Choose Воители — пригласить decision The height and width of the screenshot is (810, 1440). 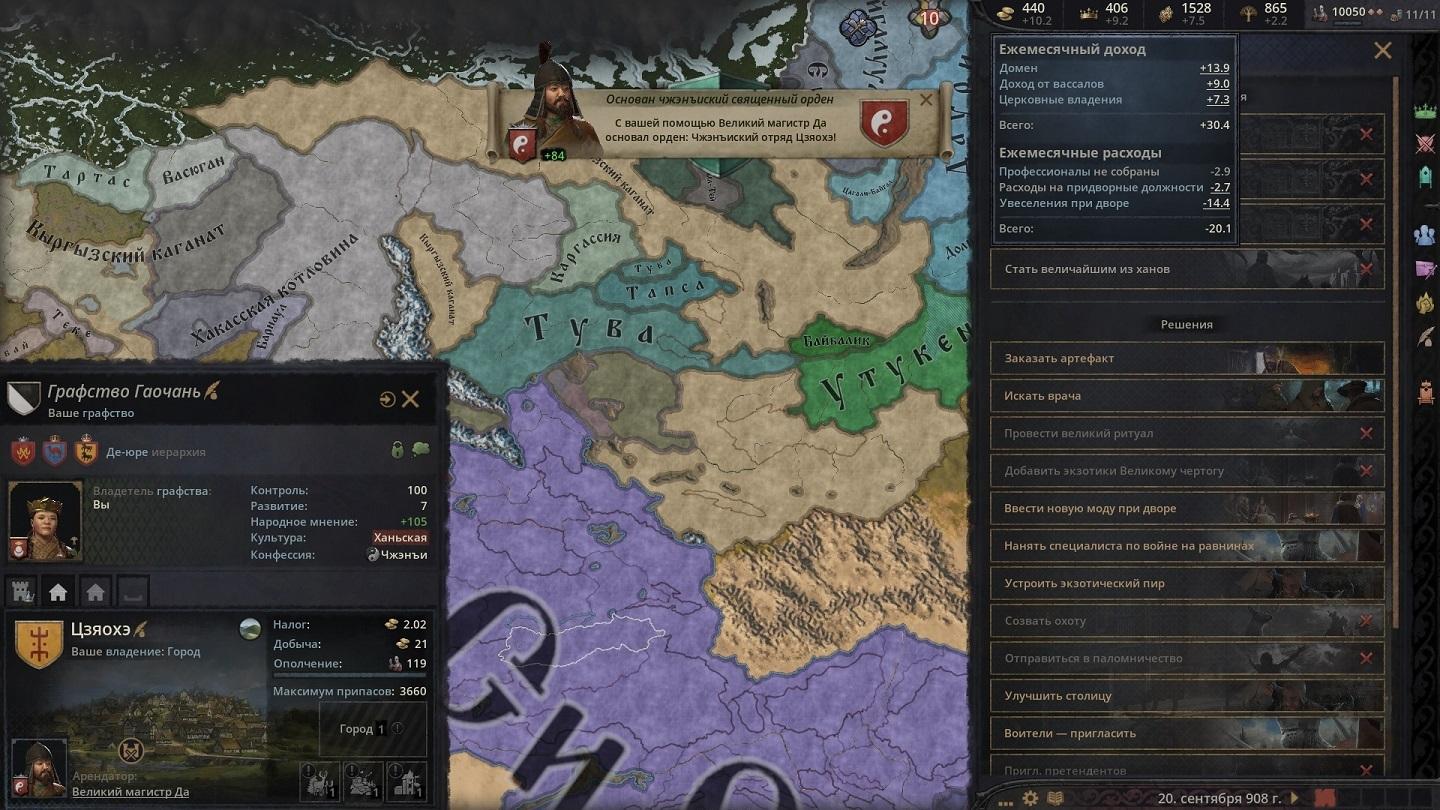pos(1187,733)
